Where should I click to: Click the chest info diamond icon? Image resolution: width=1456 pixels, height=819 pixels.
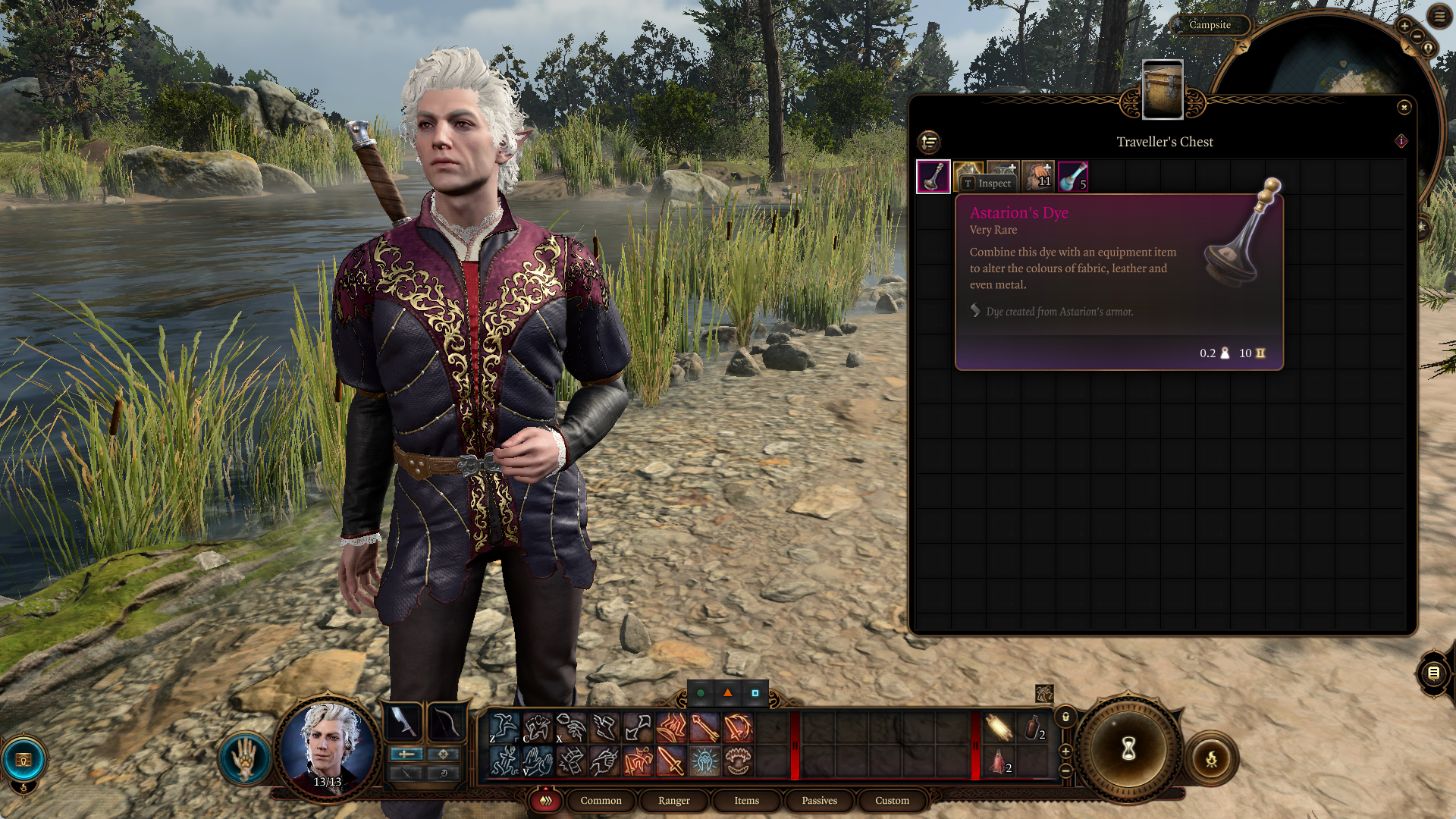1401,141
